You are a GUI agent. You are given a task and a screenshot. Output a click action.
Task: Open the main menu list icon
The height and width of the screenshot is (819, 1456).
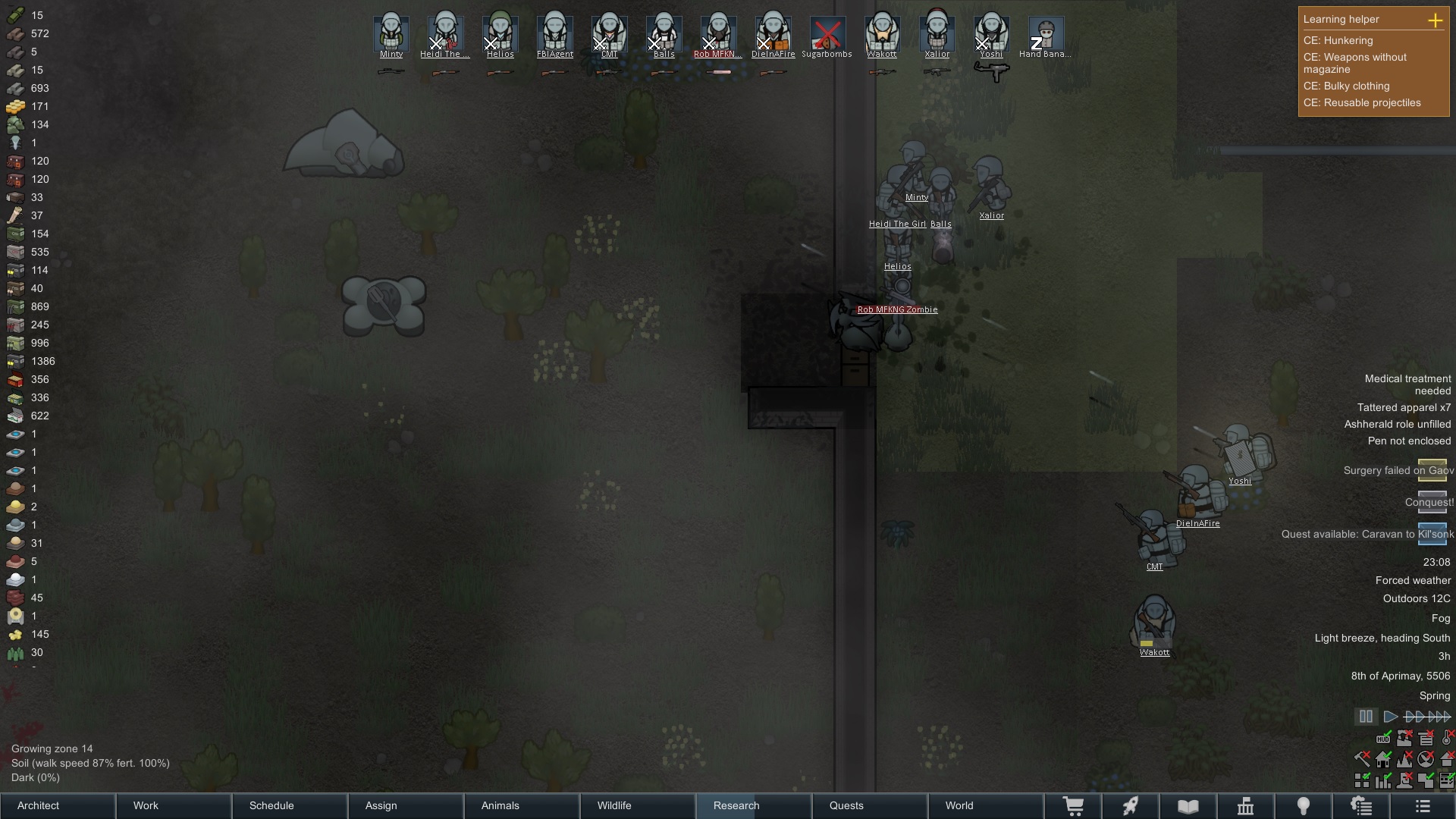(x=1423, y=805)
